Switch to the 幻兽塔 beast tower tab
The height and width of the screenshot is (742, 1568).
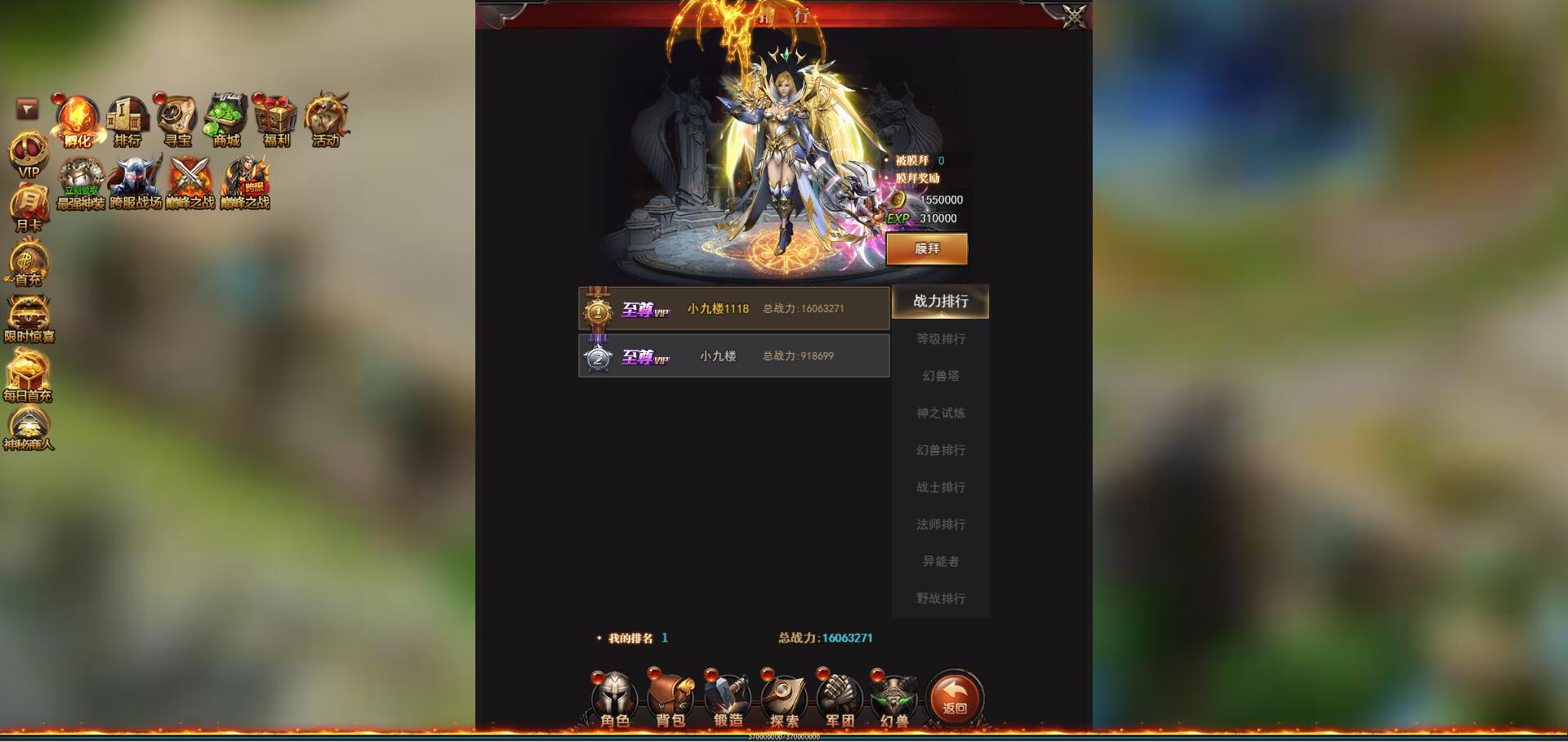point(940,376)
